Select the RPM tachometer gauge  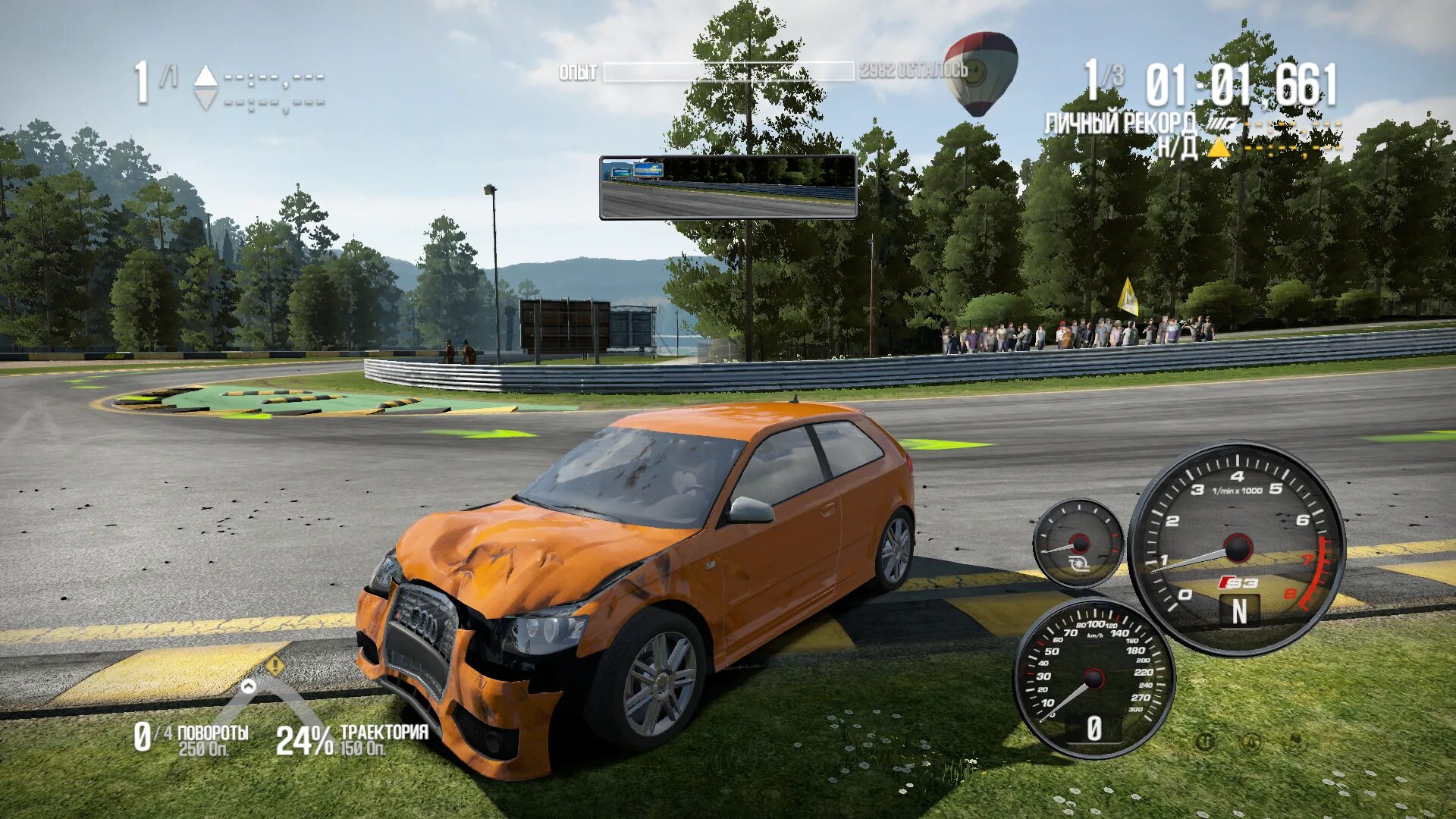tap(1236, 548)
